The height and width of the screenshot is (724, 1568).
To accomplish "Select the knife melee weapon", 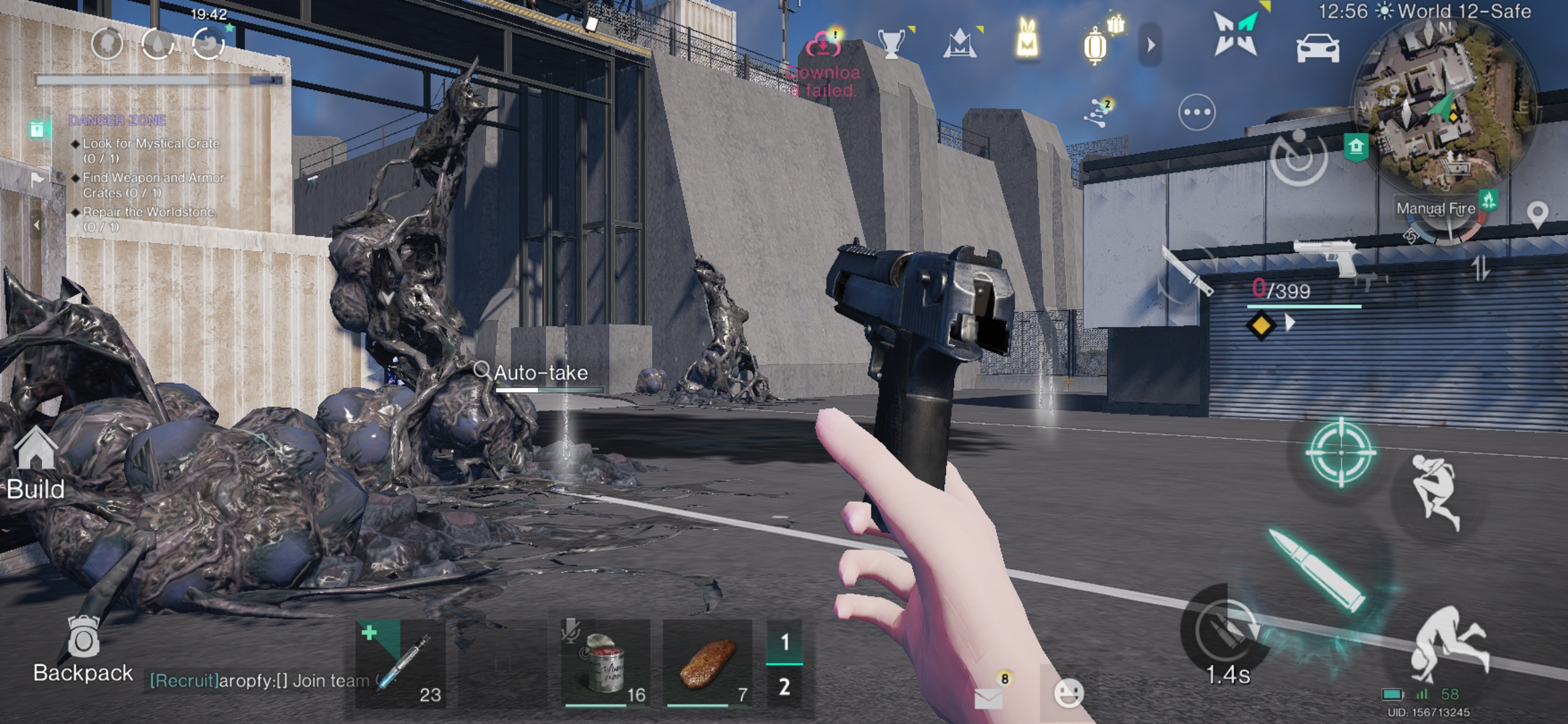I will tap(1186, 271).
